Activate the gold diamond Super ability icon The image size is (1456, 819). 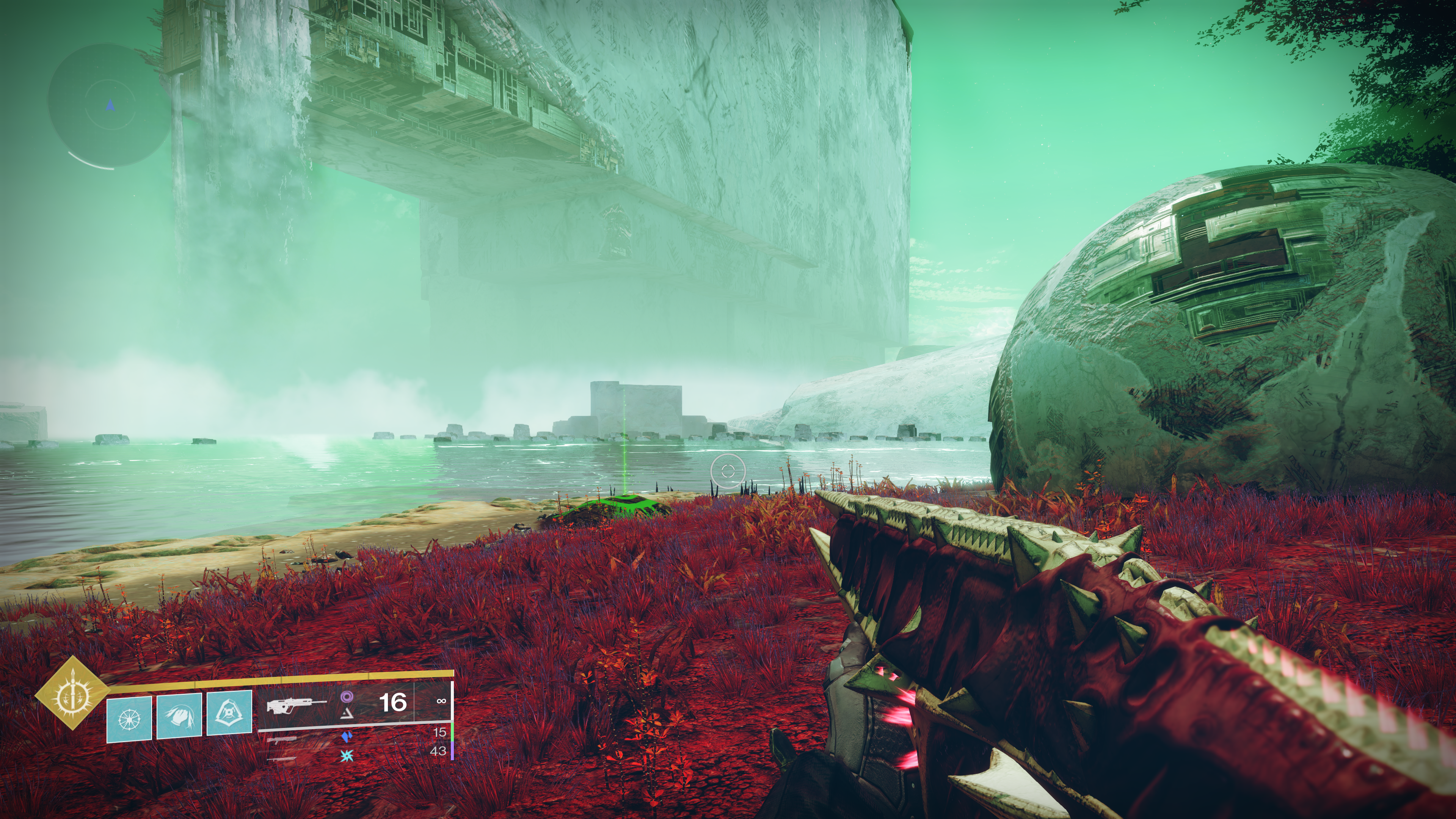tap(72, 692)
